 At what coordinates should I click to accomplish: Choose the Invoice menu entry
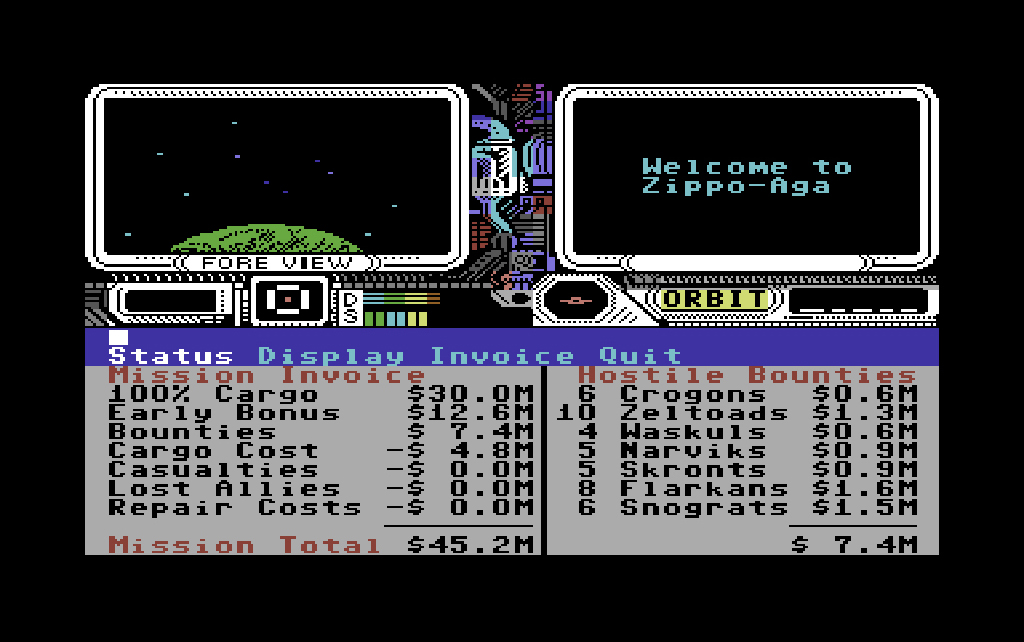[x=502, y=356]
